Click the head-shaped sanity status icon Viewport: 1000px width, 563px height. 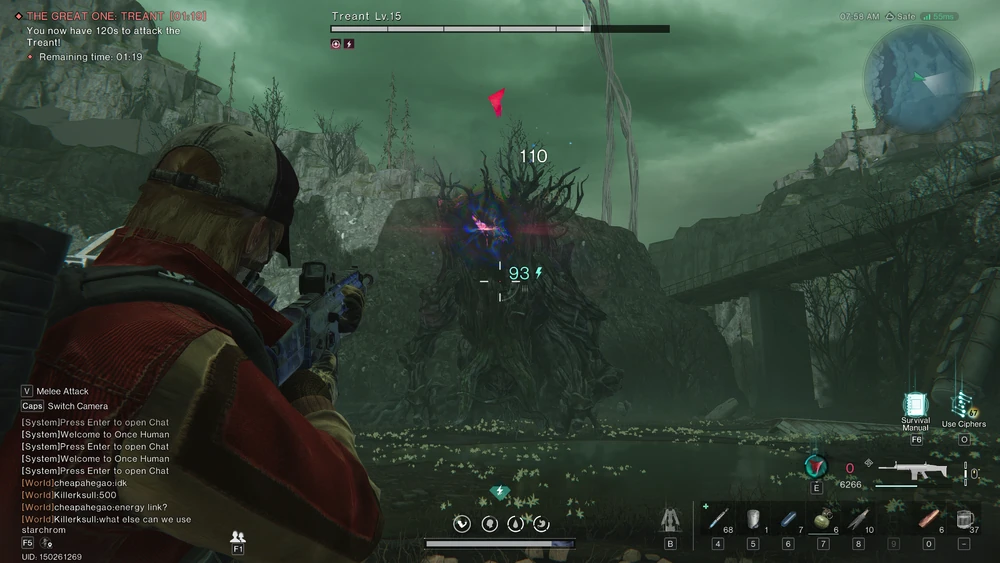(x=489, y=523)
